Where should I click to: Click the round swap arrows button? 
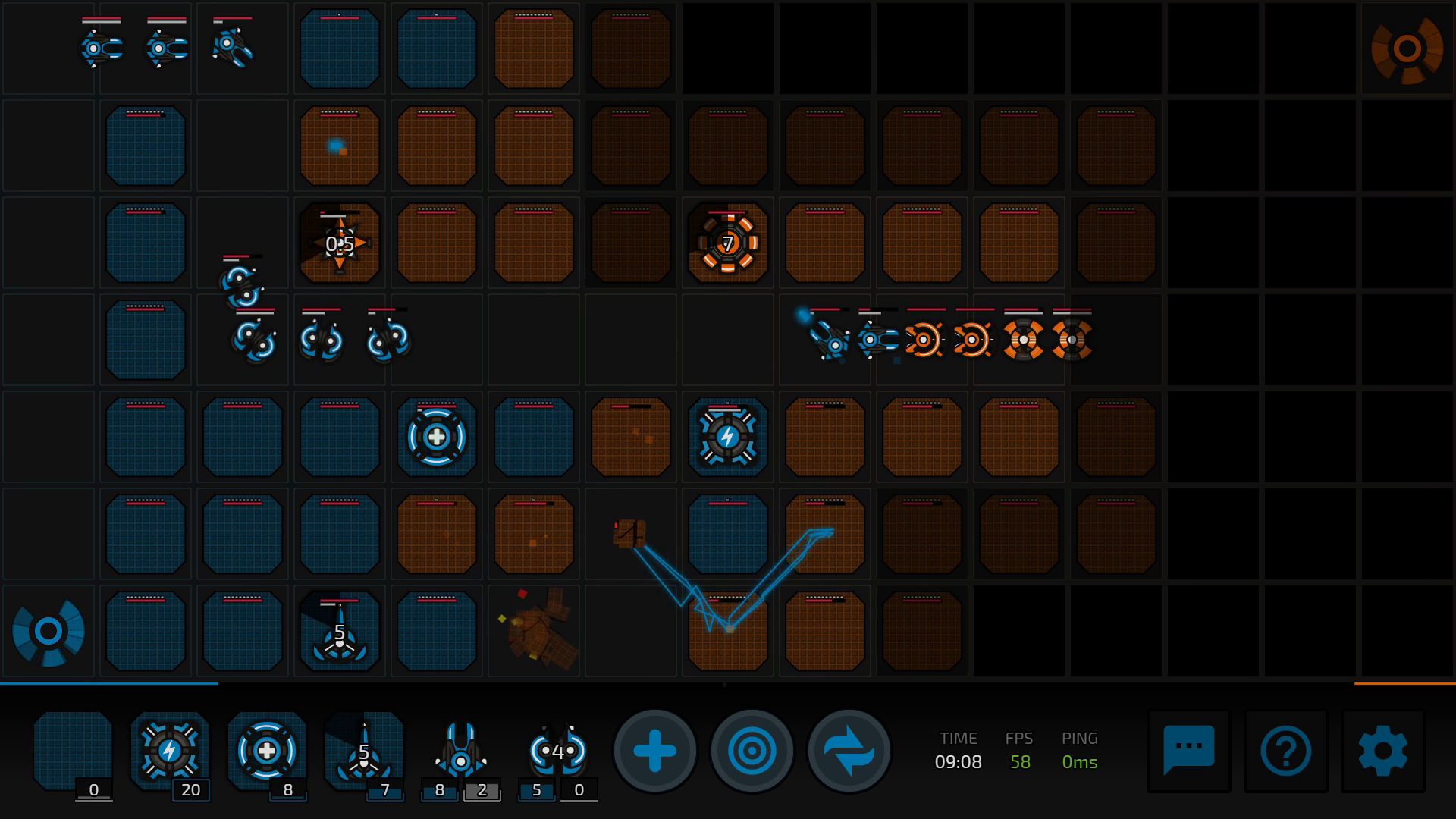pos(849,752)
